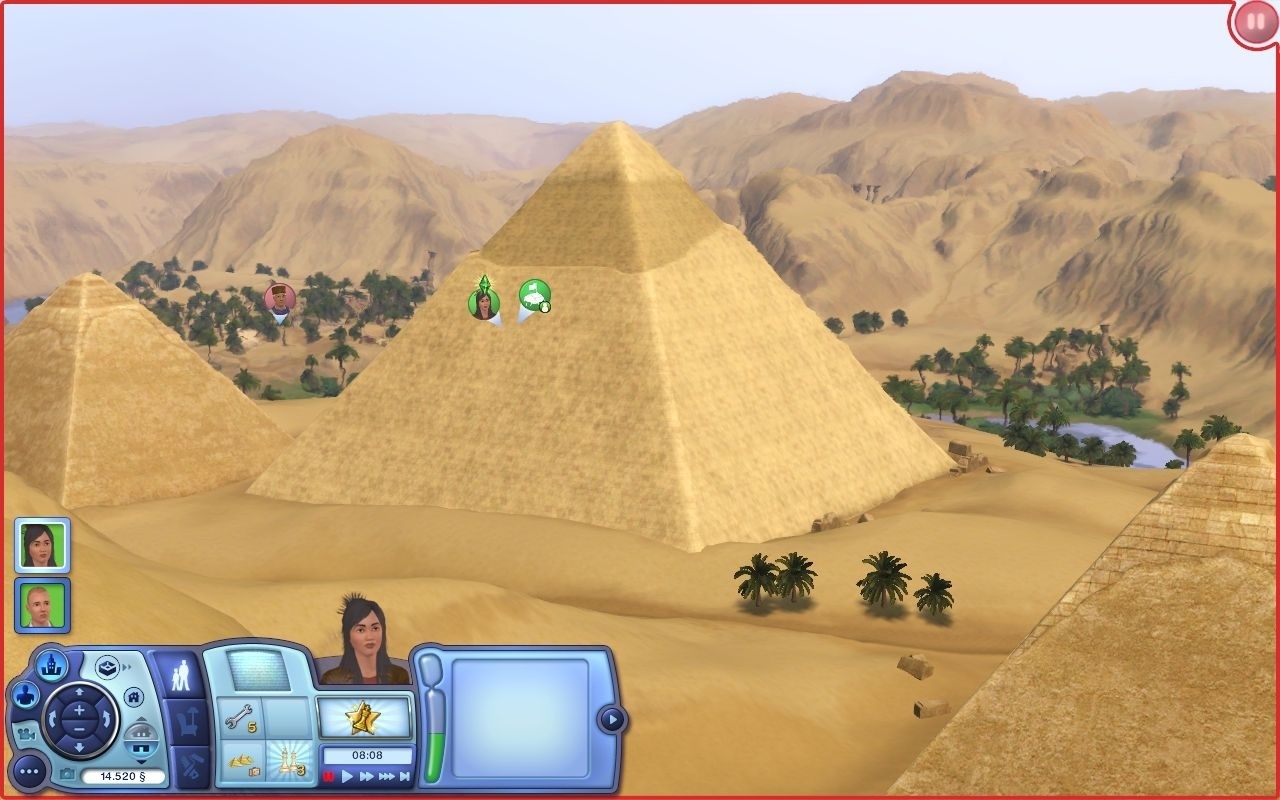Open the options menu with the ellipsis button
The image size is (1280, 800).
pyautogui.click(x=27, y=771)
